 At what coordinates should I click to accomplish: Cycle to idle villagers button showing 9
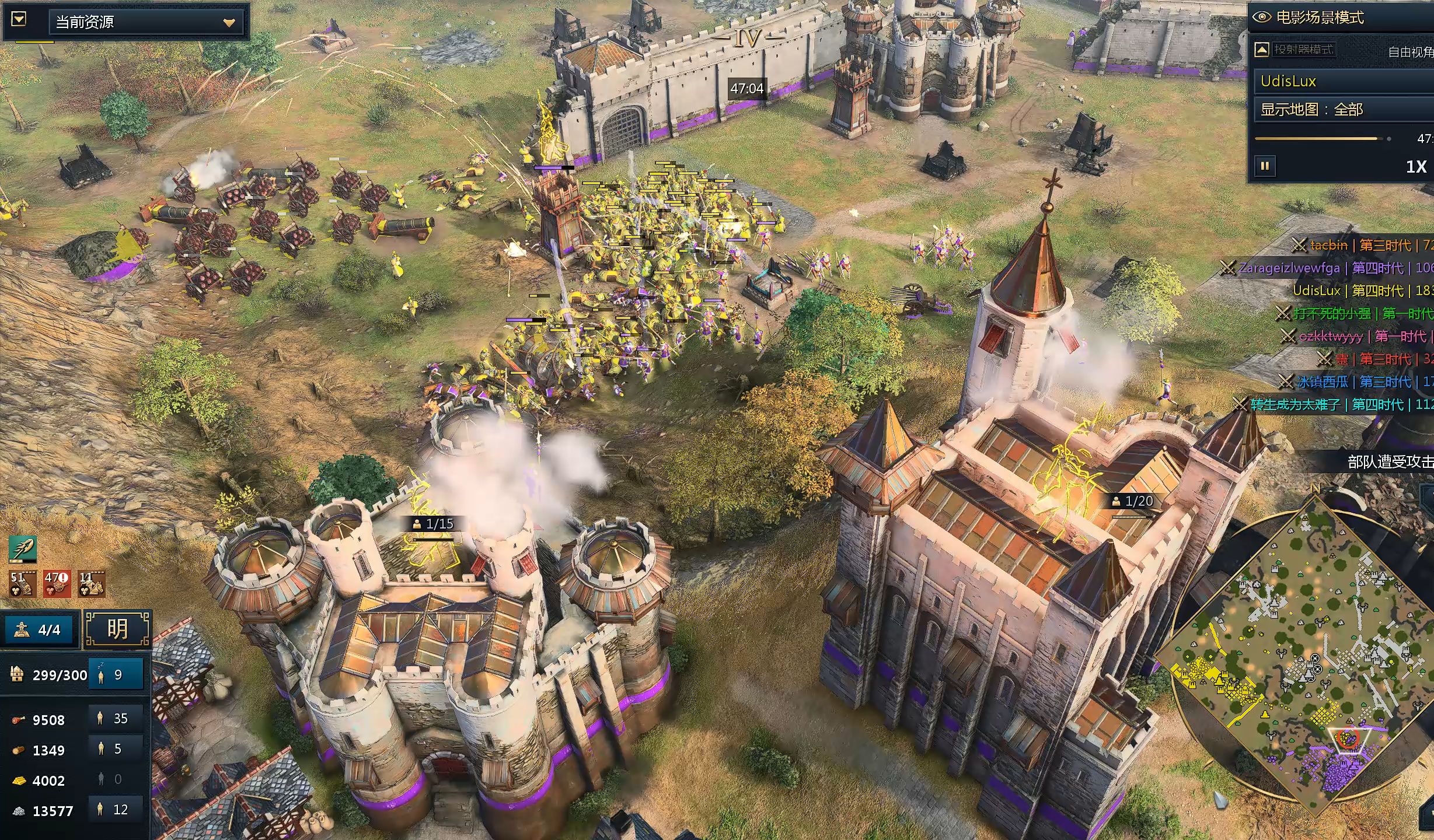coord(116,675)
